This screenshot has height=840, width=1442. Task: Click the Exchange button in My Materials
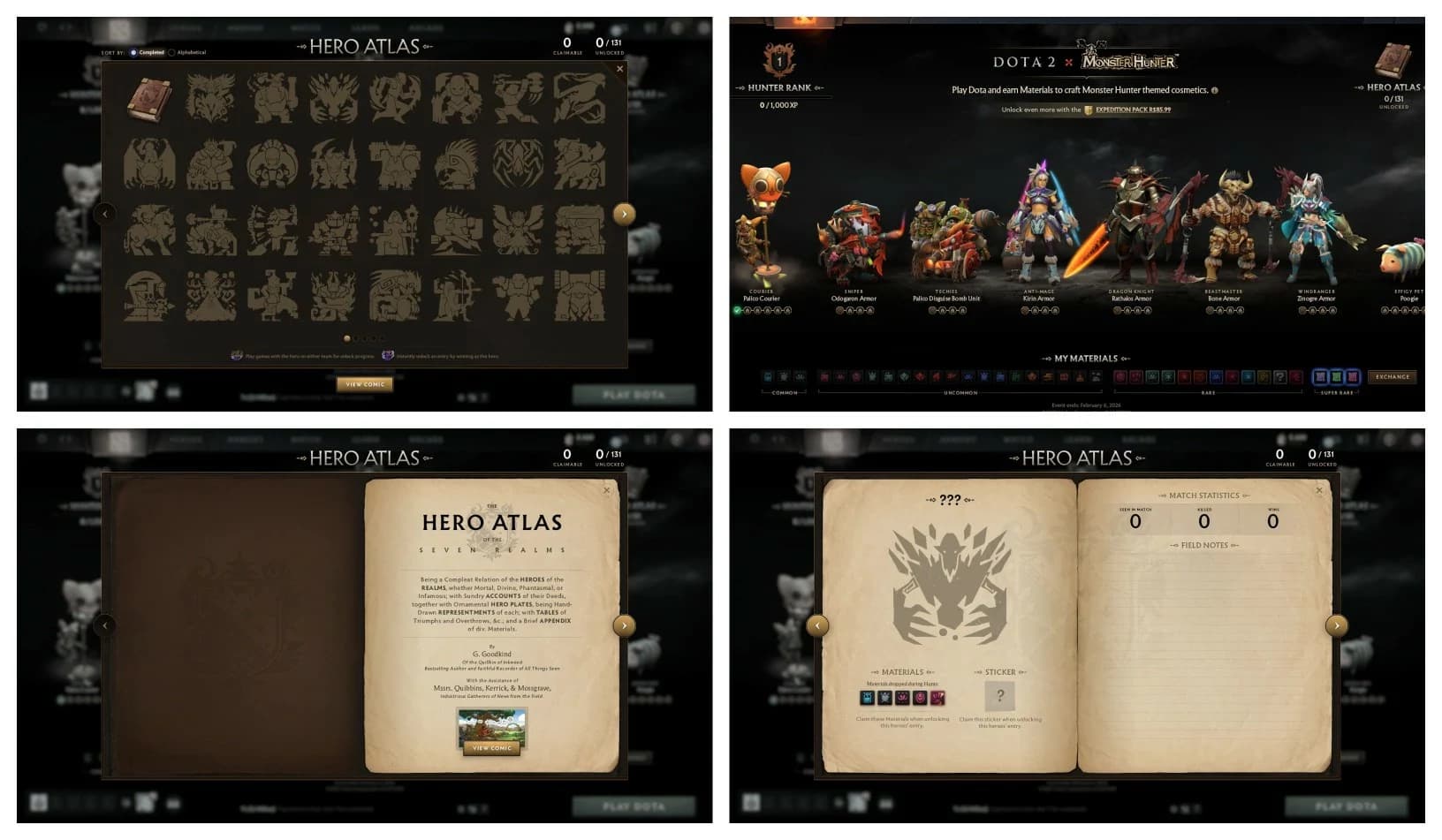pos(1393,375)
